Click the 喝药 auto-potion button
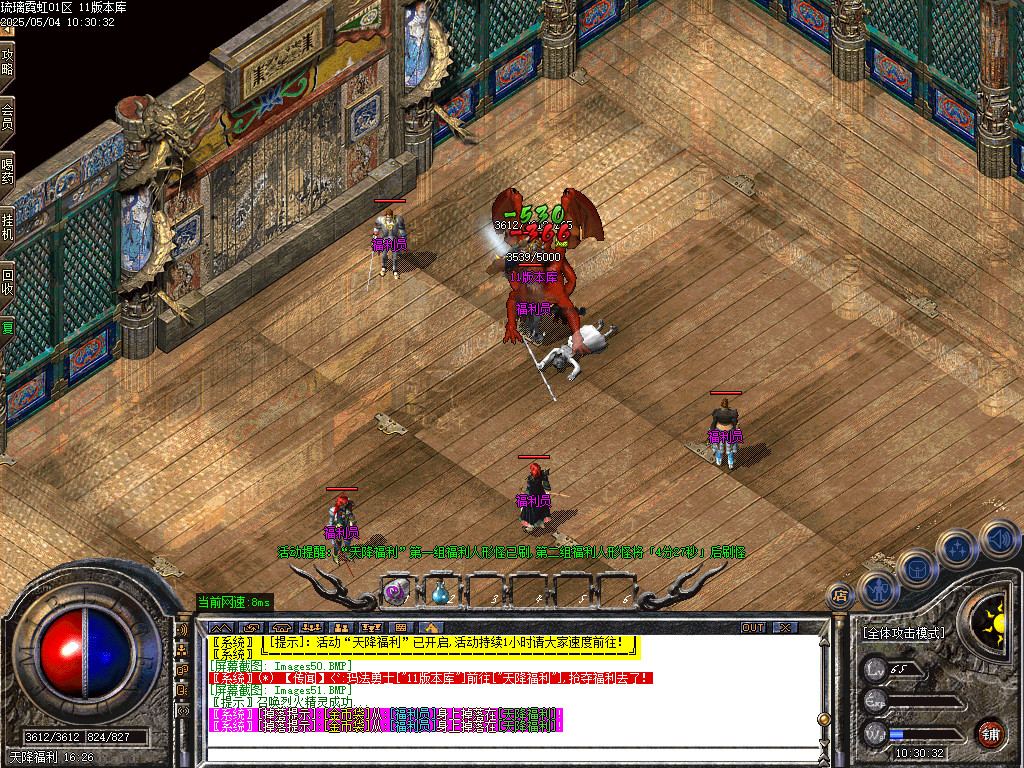Screen dimensions: 1024x768 [8, 171]
